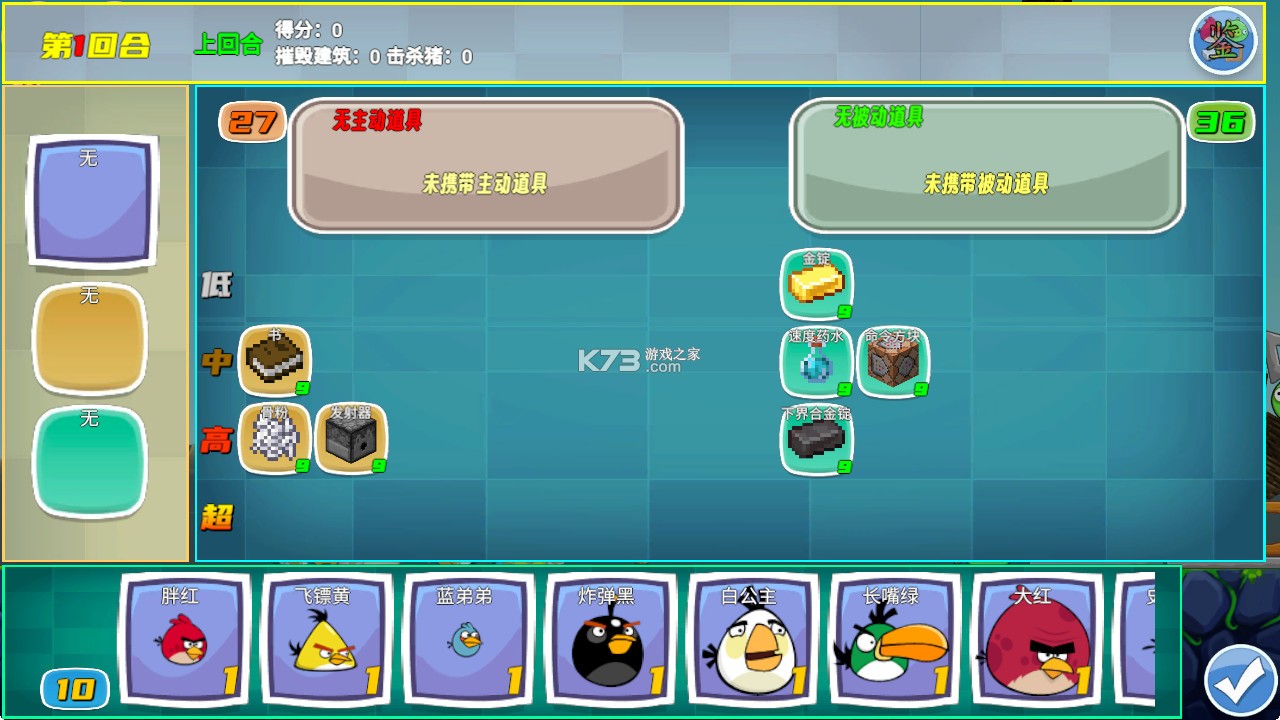Choose the 书 book item
This screenshot has height=720, width=1280.
click(275, 362)
